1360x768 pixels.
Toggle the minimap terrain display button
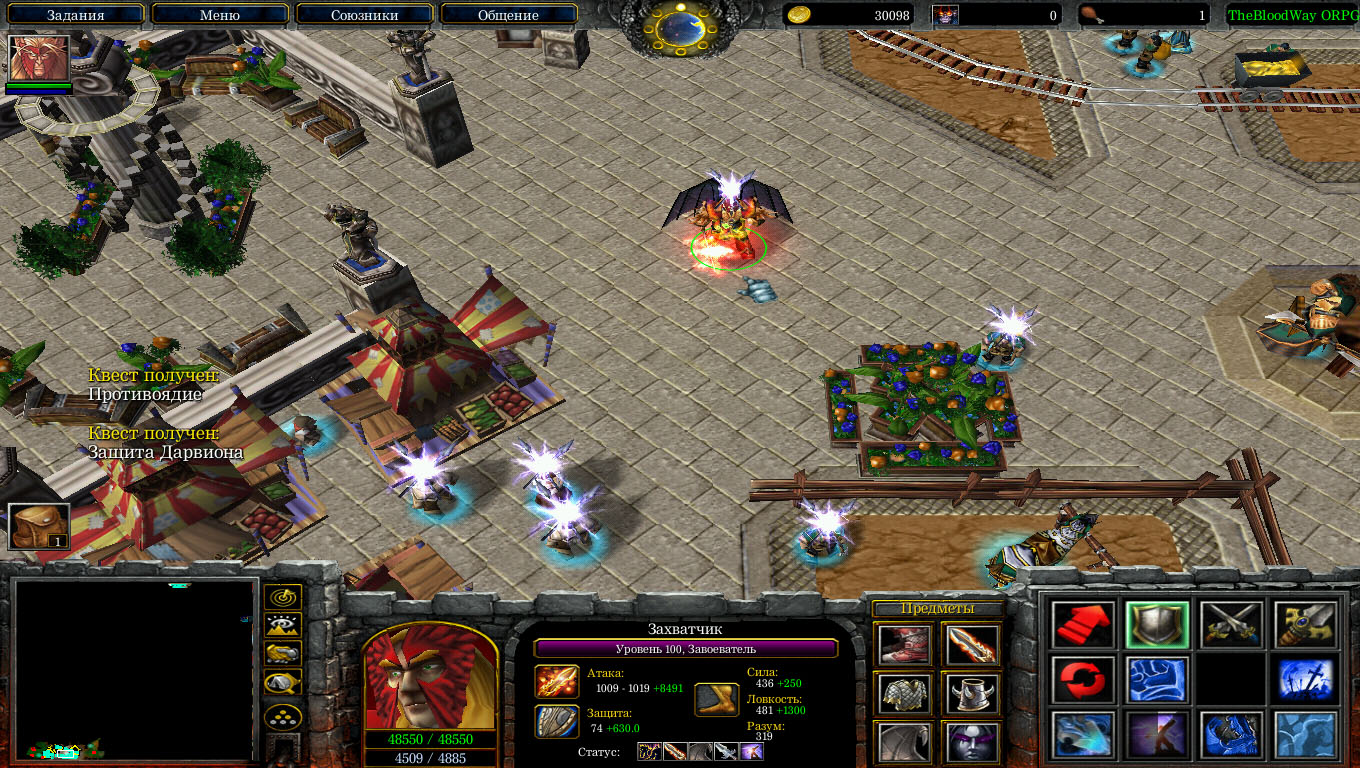[283, 626]
